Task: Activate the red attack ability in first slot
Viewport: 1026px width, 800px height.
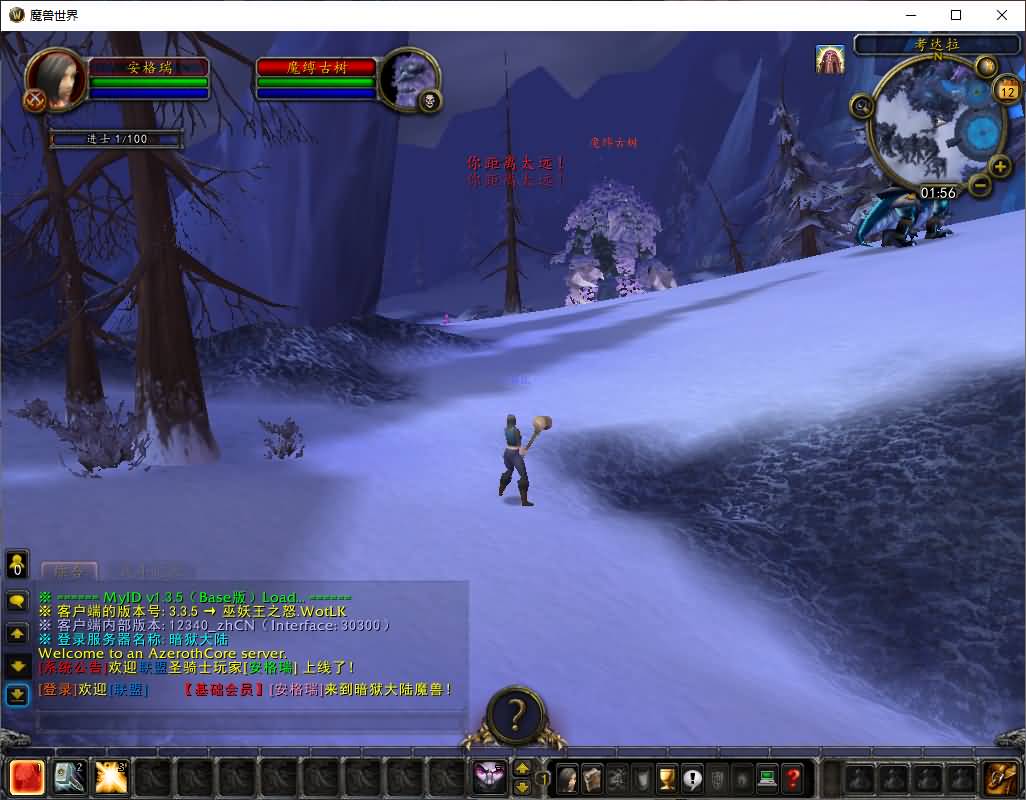Action: (x=27, y=777)
